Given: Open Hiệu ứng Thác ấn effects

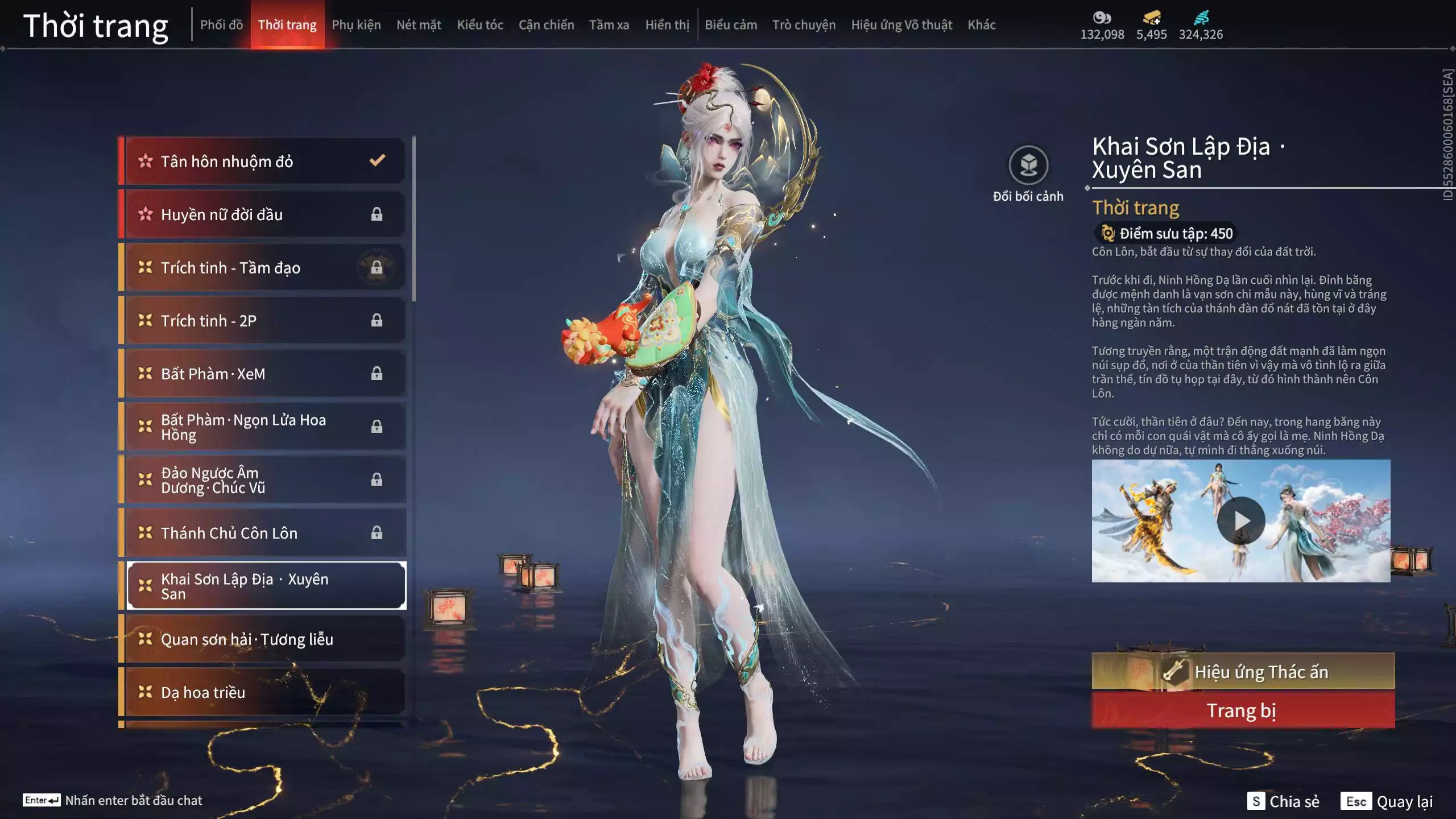Looking at the screenshot, I should 1243,672.
